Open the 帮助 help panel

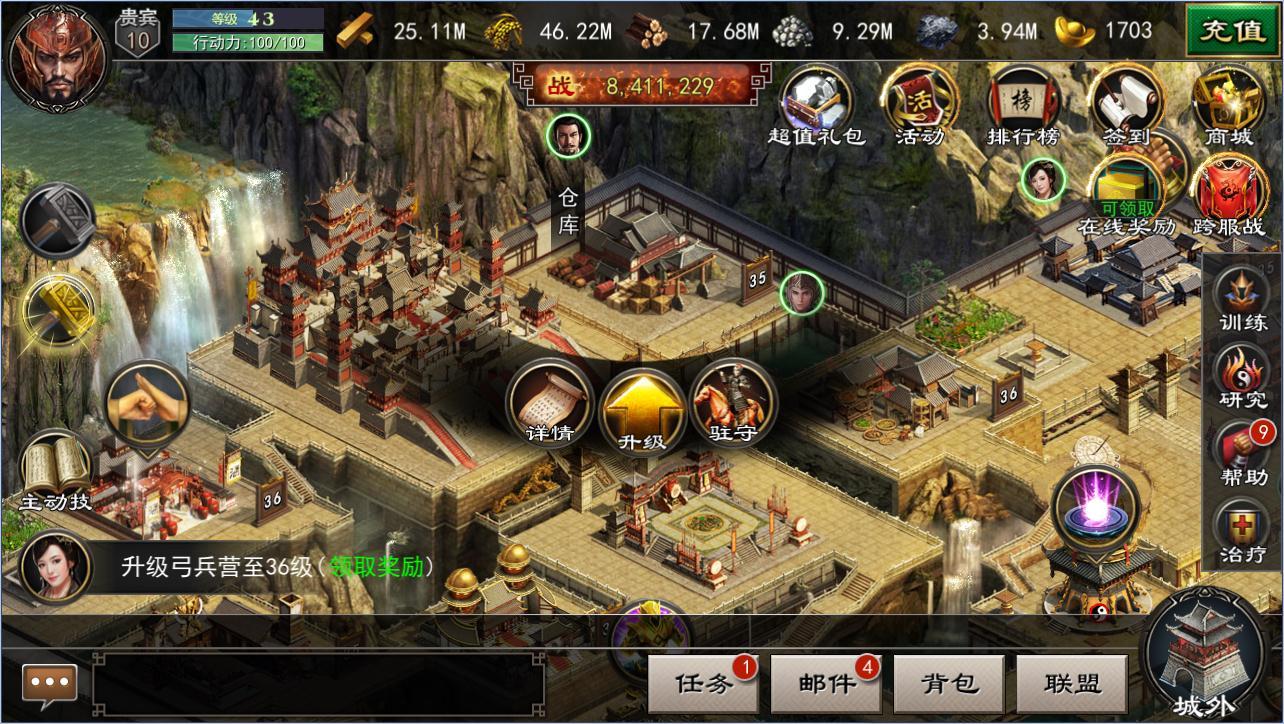click(1243, 452)
